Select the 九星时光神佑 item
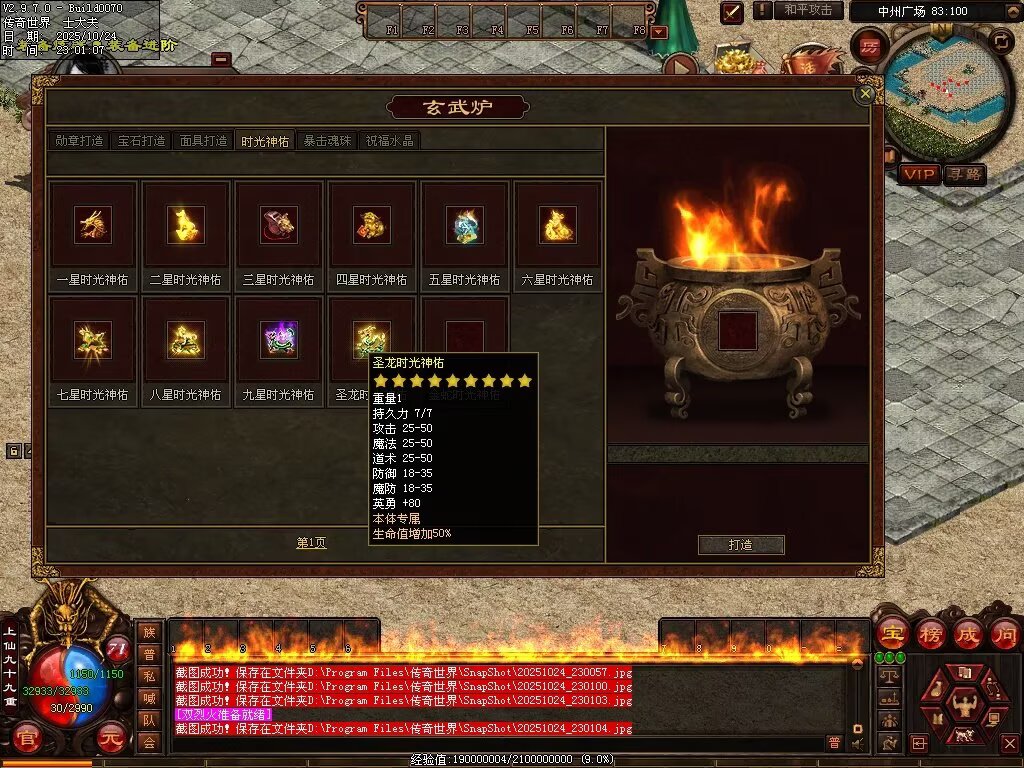Image resolution: width=1024 pixels, height=768 pixels. click(x=278, y=340)
